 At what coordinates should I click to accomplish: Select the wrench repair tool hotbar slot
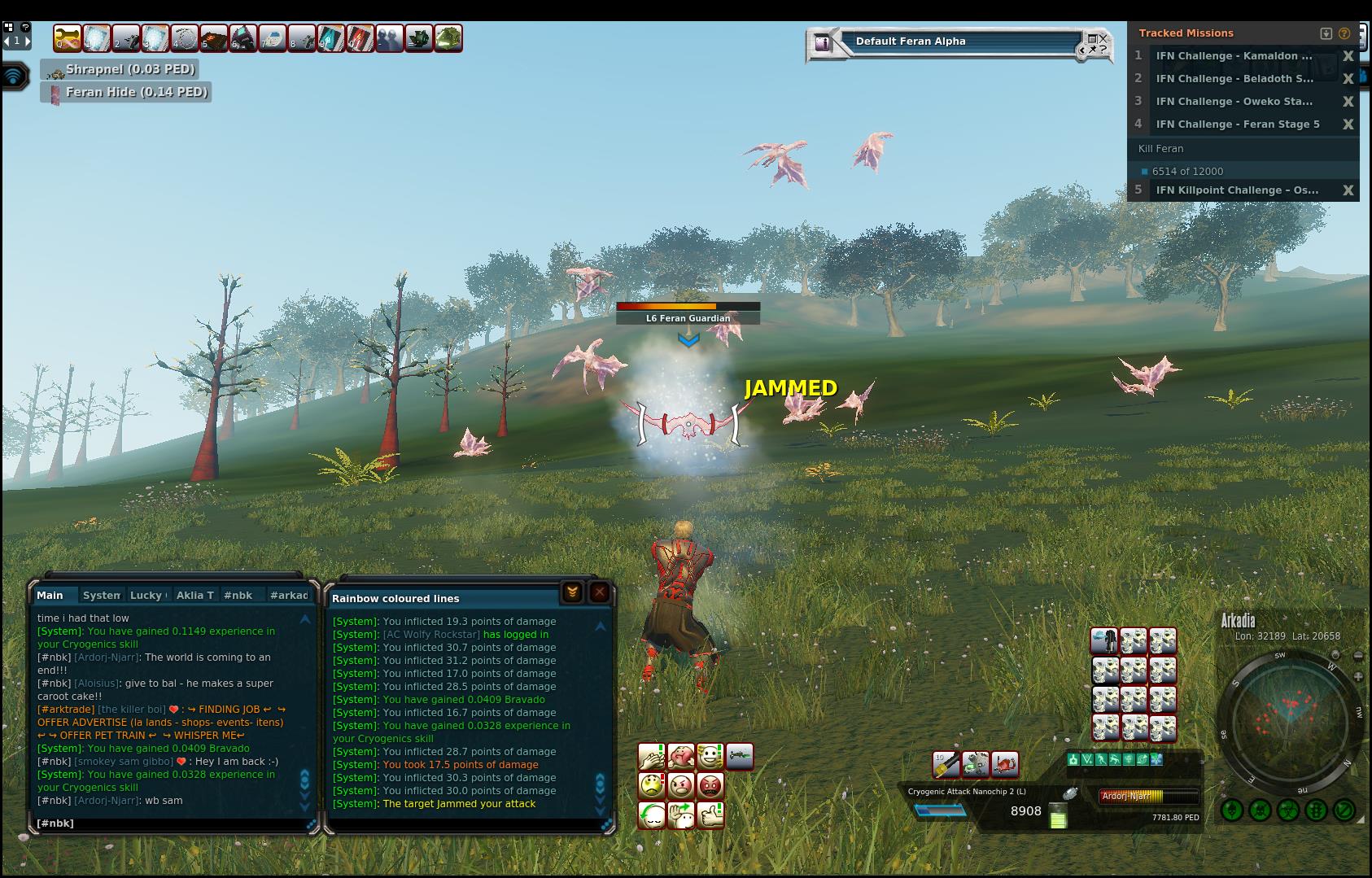(x=68, y=38)
